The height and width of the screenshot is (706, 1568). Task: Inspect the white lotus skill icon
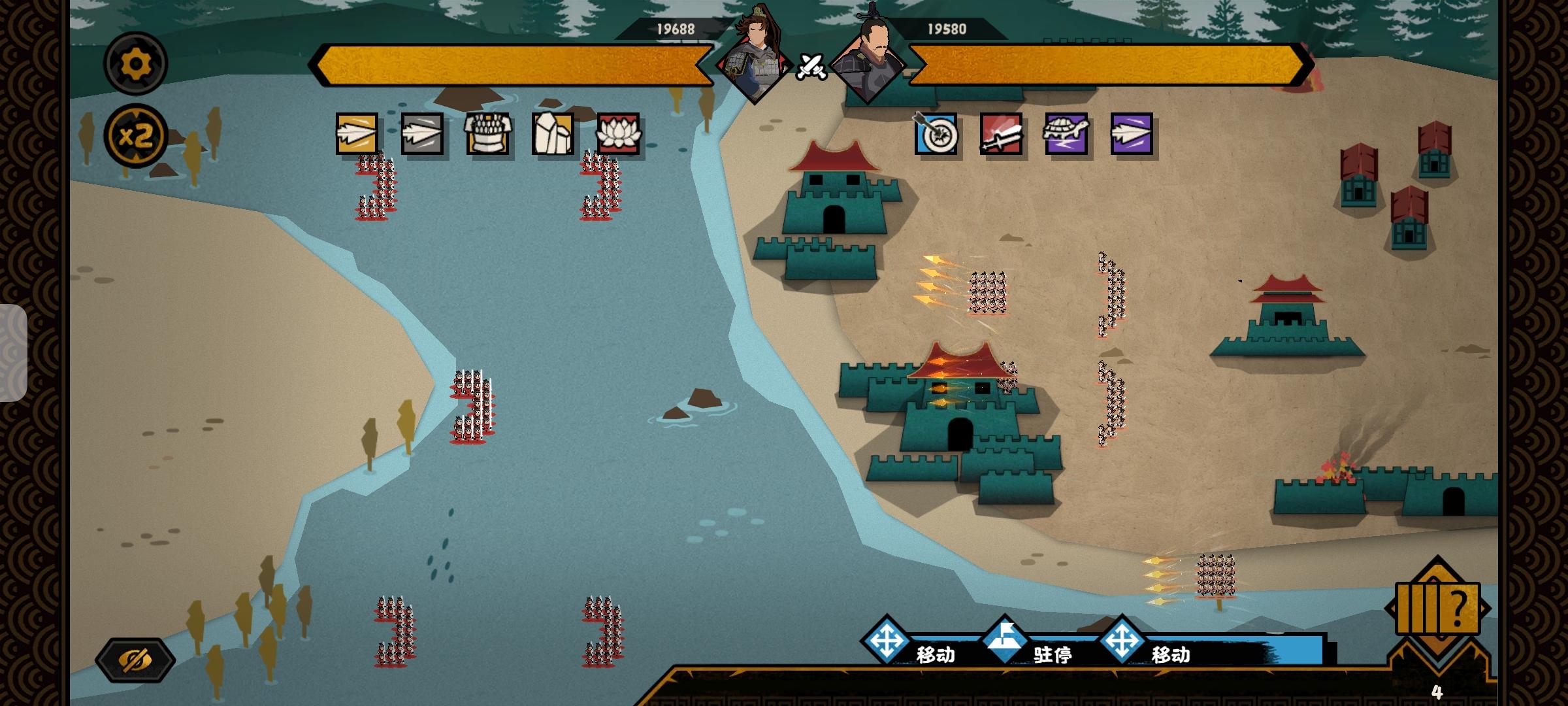618,134
